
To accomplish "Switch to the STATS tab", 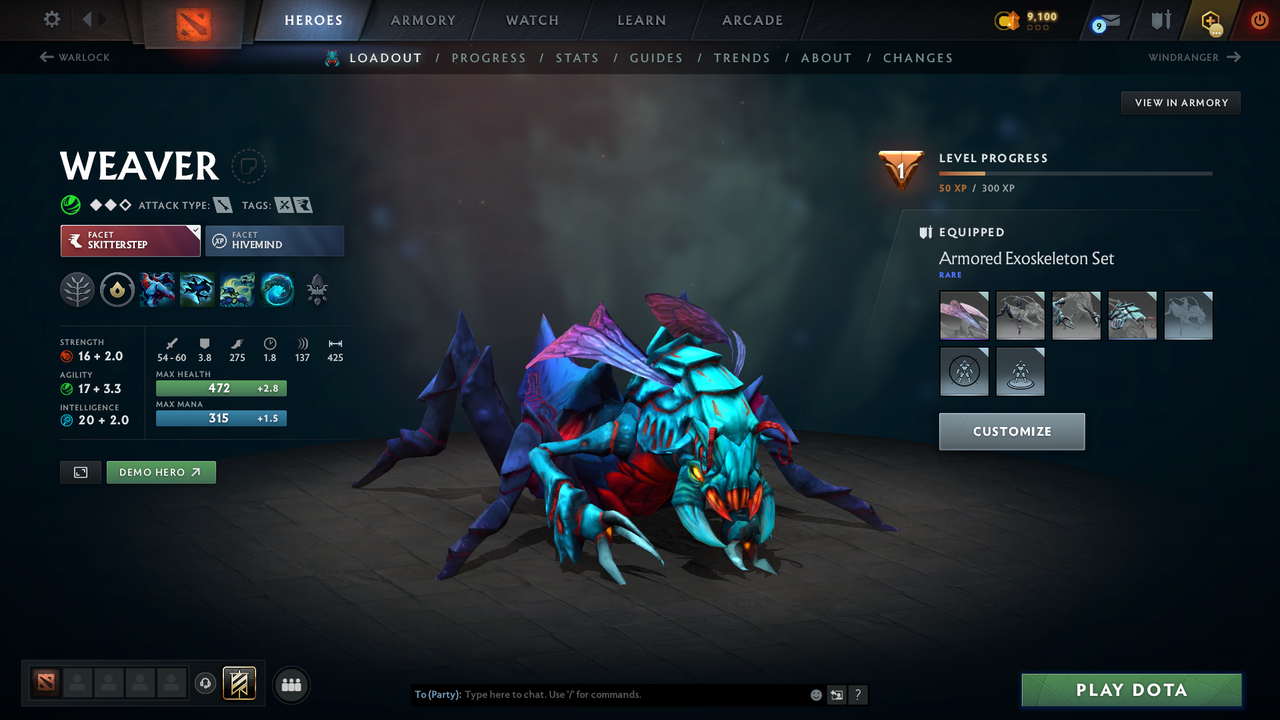I will coord(577,57).
